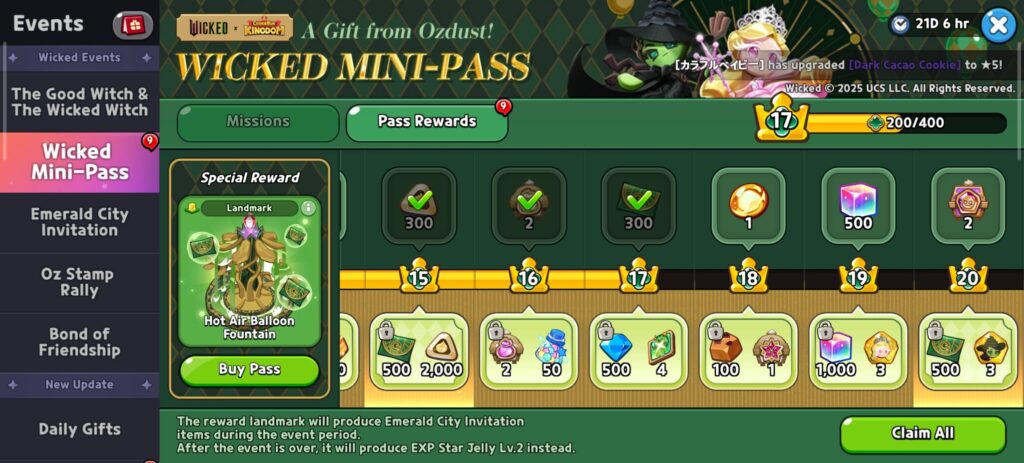Open the Pass Rewards tab

pos(427,122)
